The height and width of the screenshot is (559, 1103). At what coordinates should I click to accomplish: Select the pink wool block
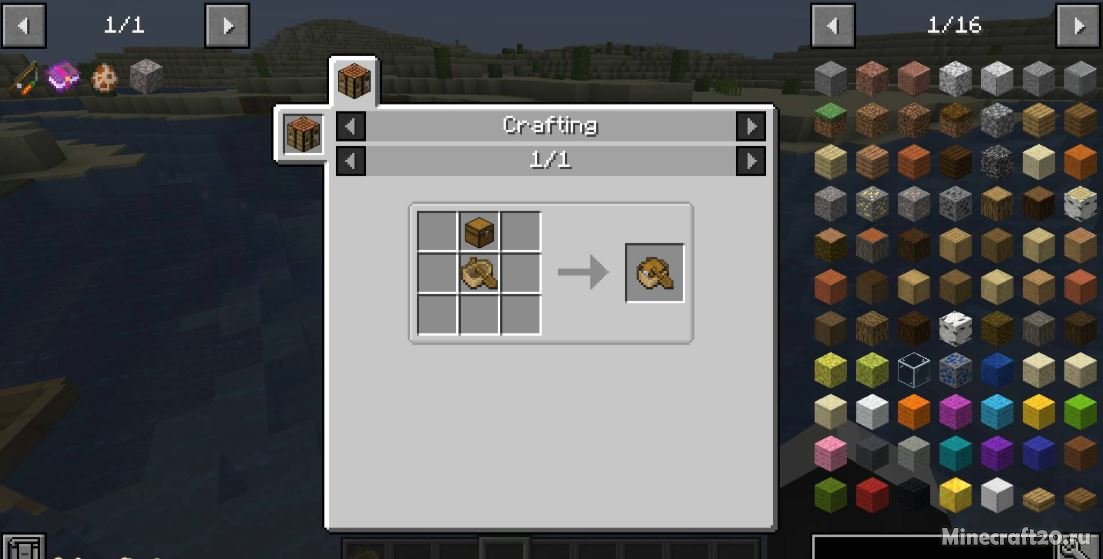[x=830, y=453]
